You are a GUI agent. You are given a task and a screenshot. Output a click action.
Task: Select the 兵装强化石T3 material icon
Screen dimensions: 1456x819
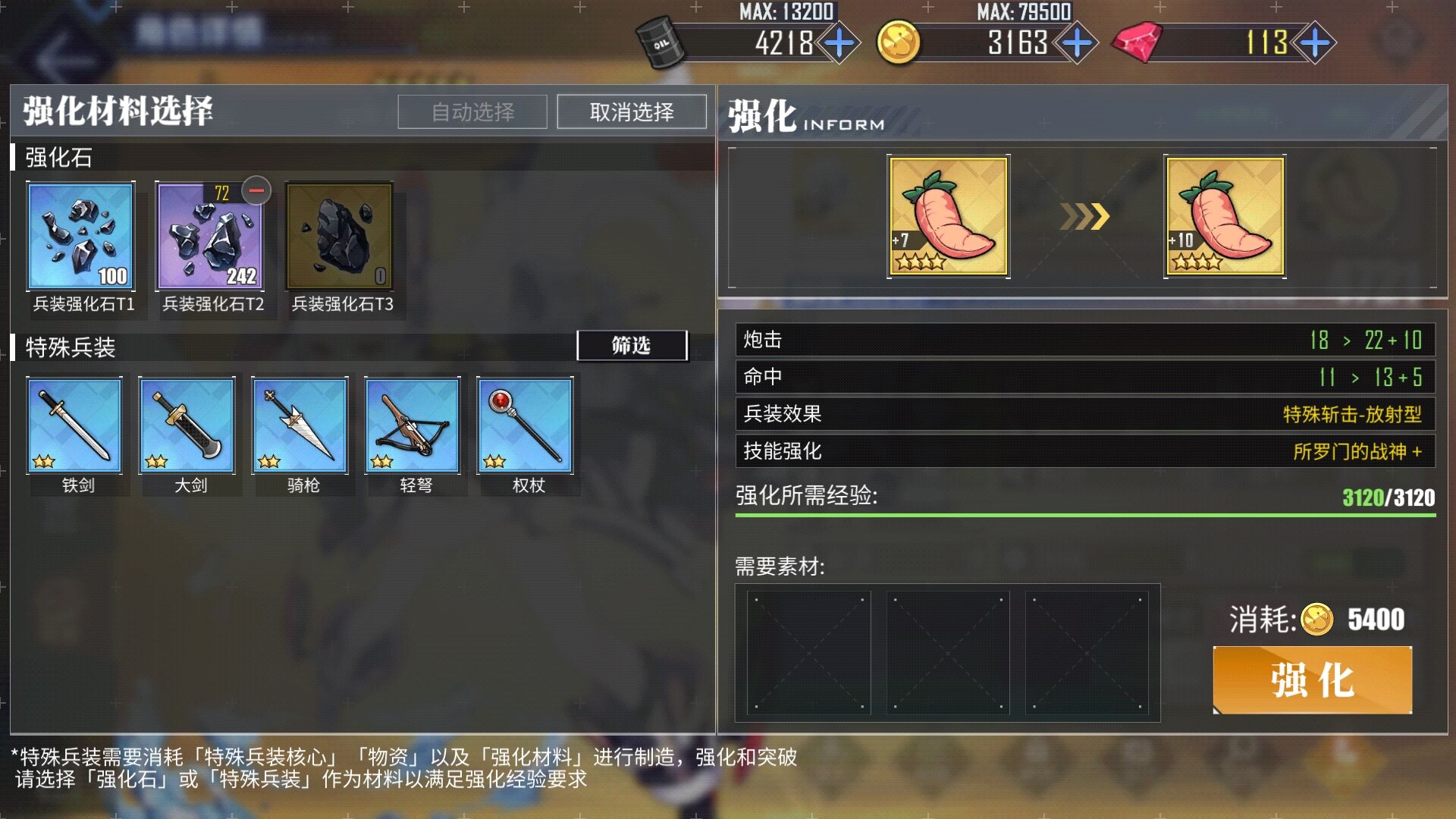click(x=339, y=236)
